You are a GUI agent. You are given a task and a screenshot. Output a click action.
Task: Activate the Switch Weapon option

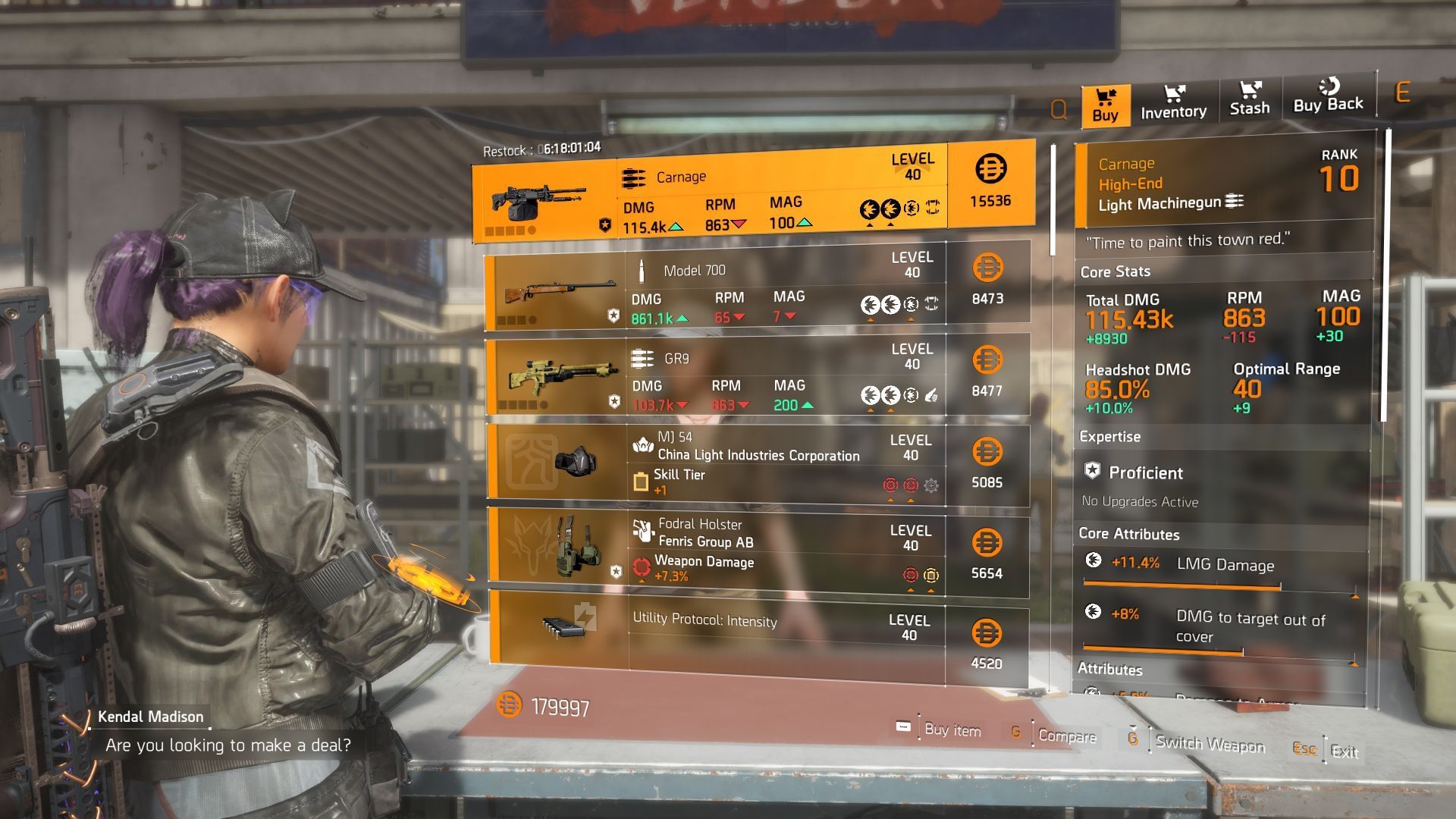[x=1210, y=744]
